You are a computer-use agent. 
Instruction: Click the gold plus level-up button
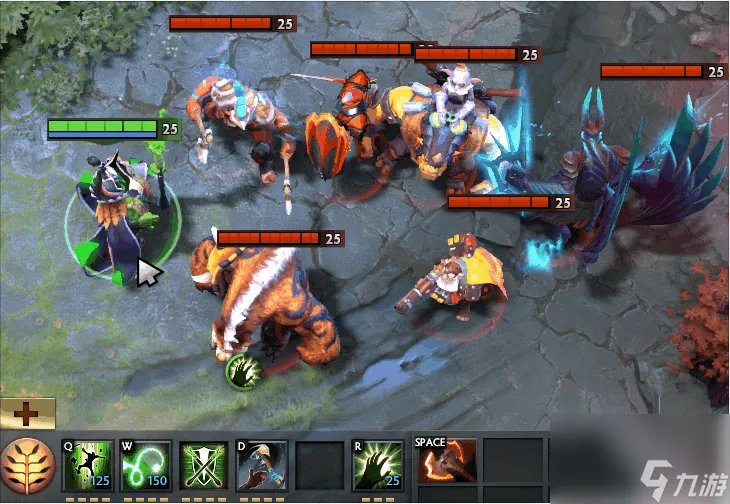coord(27,413)
